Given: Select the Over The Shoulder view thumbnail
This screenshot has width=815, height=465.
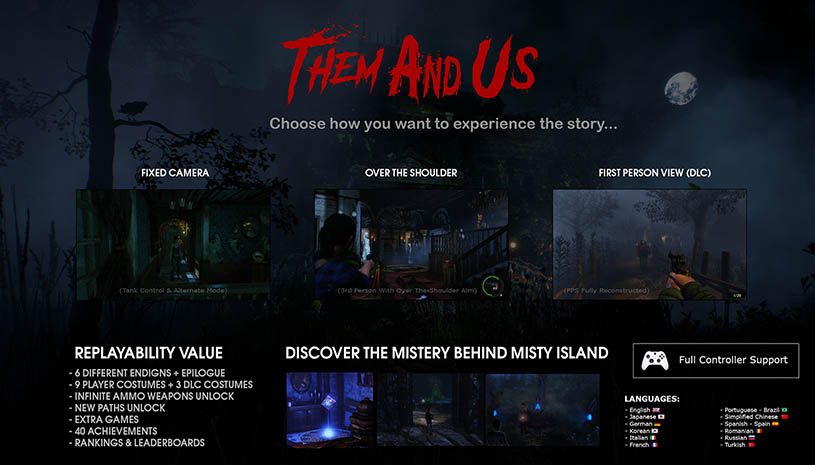Looking at the screenshot, I should coord(411,244).
